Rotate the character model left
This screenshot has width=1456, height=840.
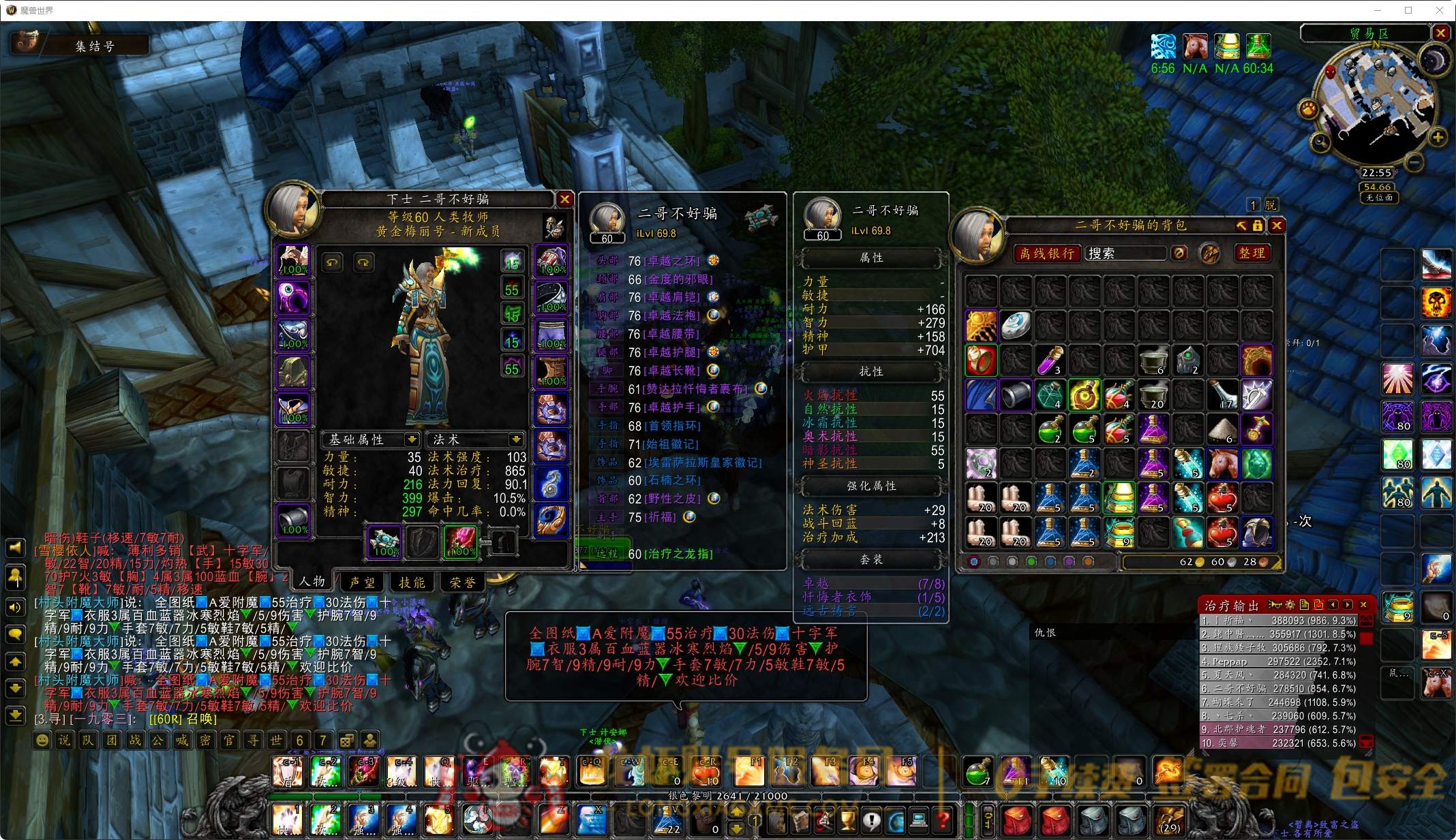(x=333, y=262)
